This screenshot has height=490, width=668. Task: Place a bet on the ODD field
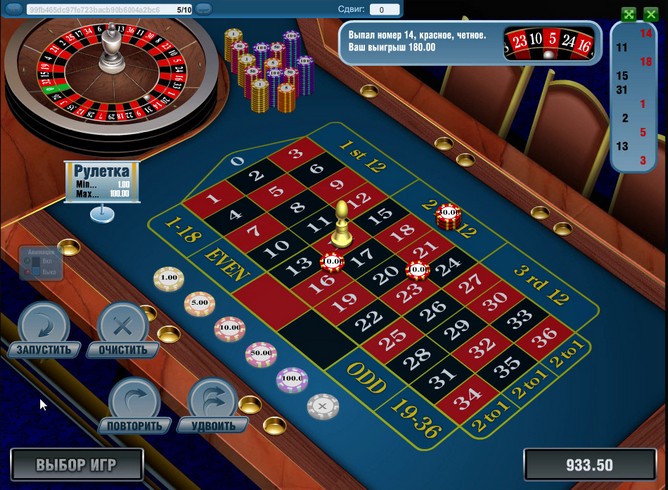click(x=368, y=371)
